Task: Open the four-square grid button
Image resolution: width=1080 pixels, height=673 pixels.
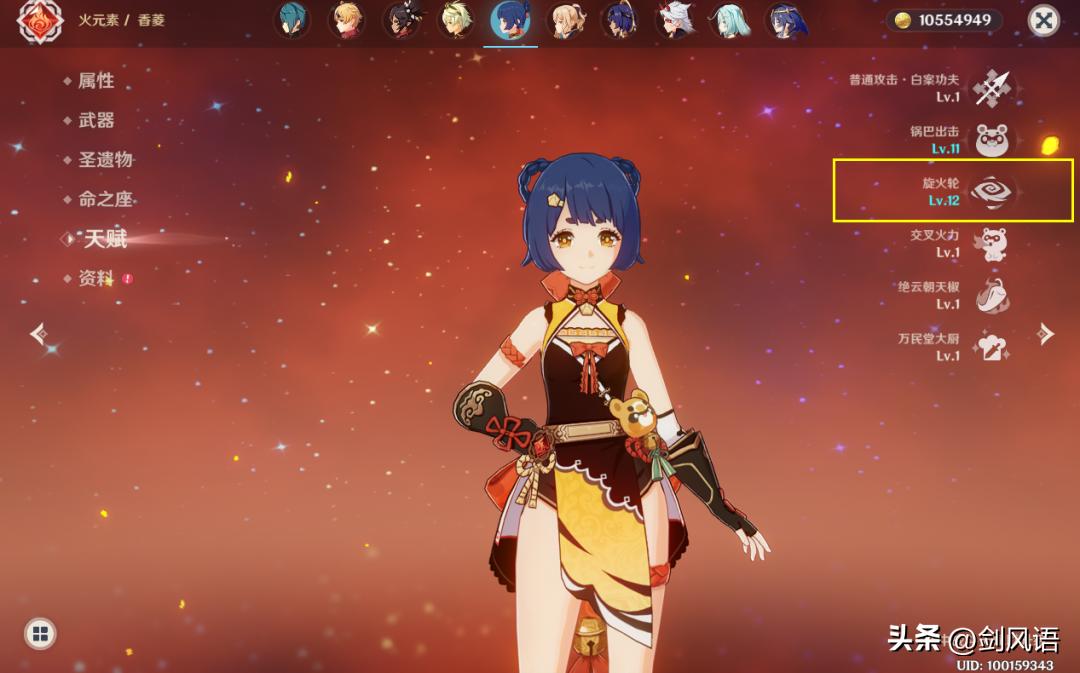Action: click(40, 632)
